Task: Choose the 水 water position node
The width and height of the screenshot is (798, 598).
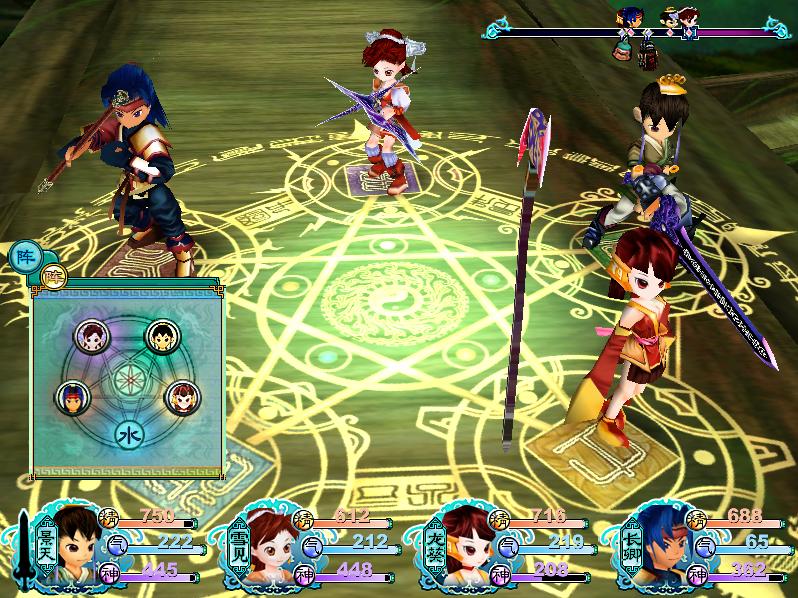Action: pyautogui.click(x=128, y=435)
